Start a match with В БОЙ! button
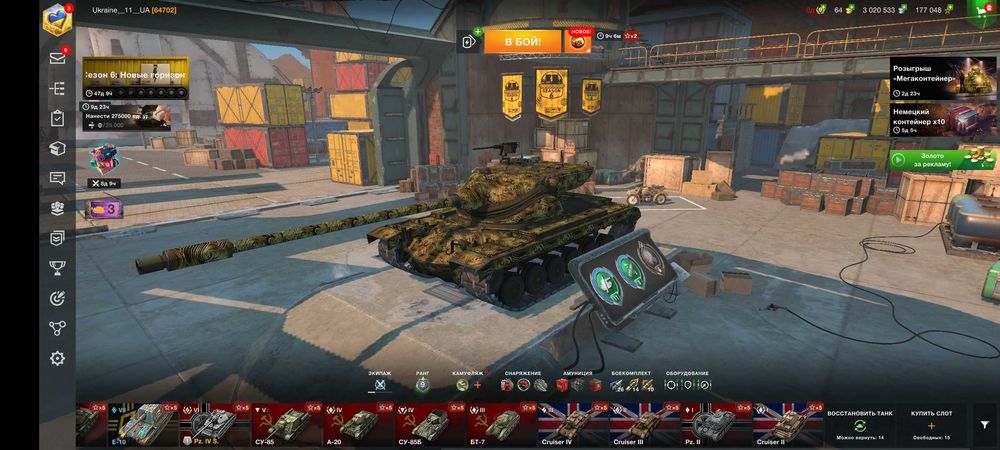Viewport: 1000px width, 450px height. click(x=522, y=41)
